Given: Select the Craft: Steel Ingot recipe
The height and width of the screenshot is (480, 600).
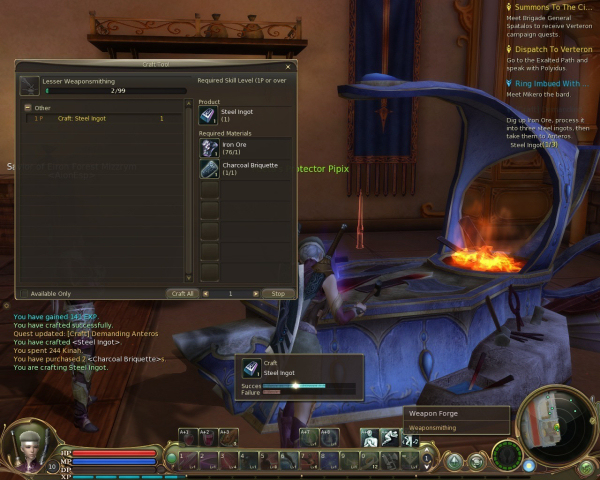Looking at the screenshot, I should coord(83,118).
